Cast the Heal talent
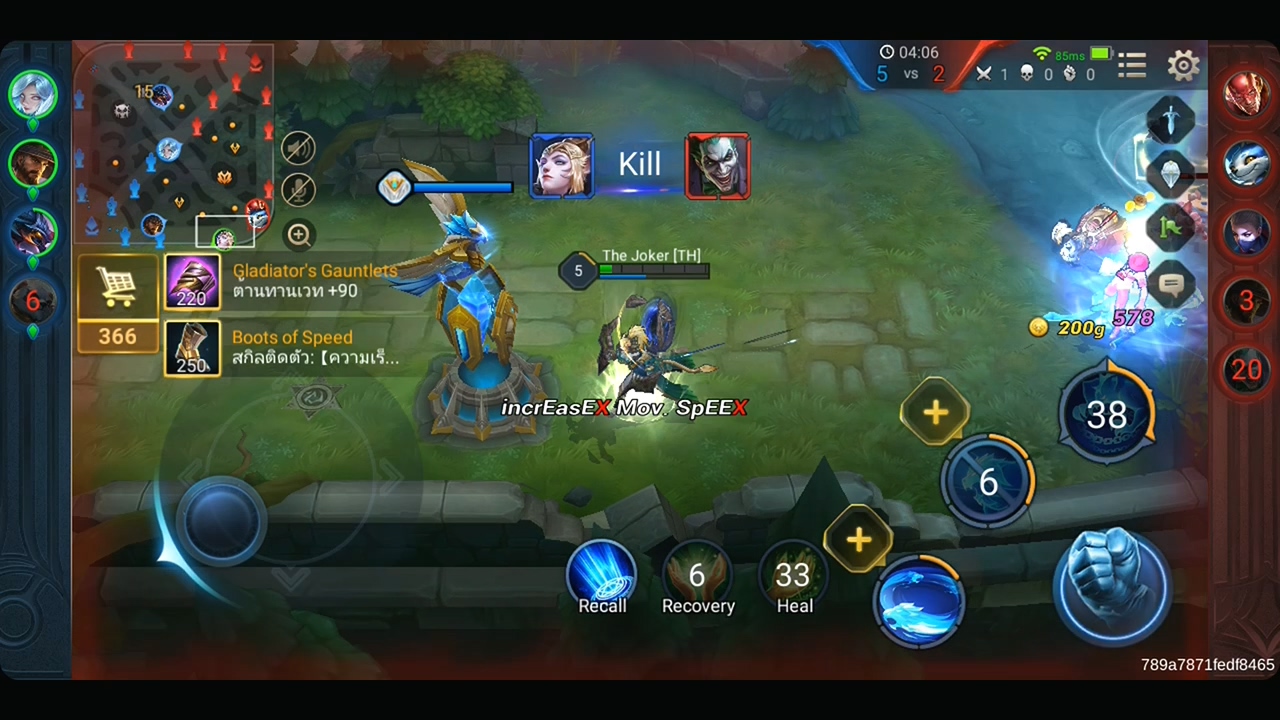The image size is (1280, 720). [x=793, y=574]
